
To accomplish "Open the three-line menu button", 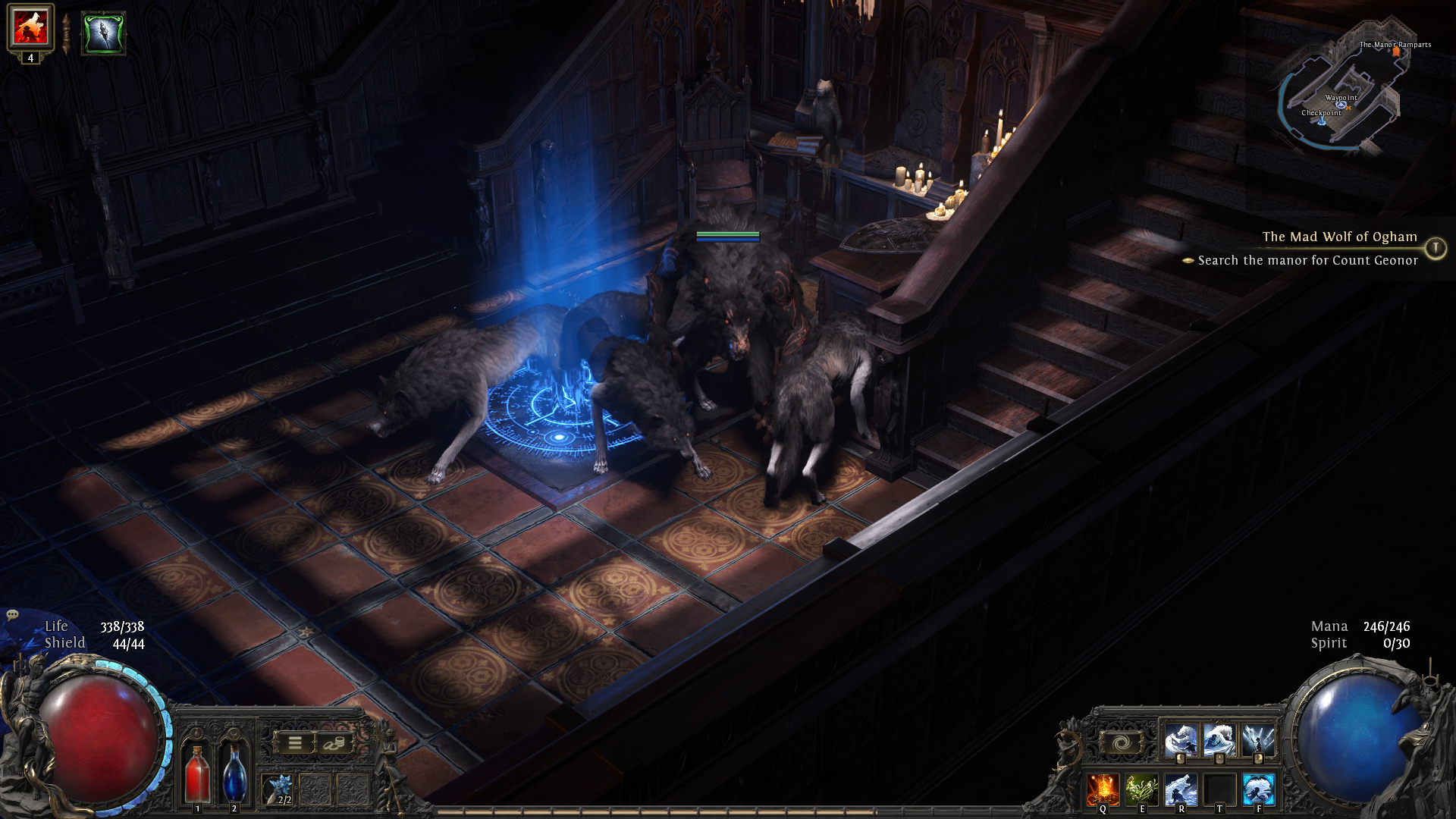I will (x=295, y=743).
